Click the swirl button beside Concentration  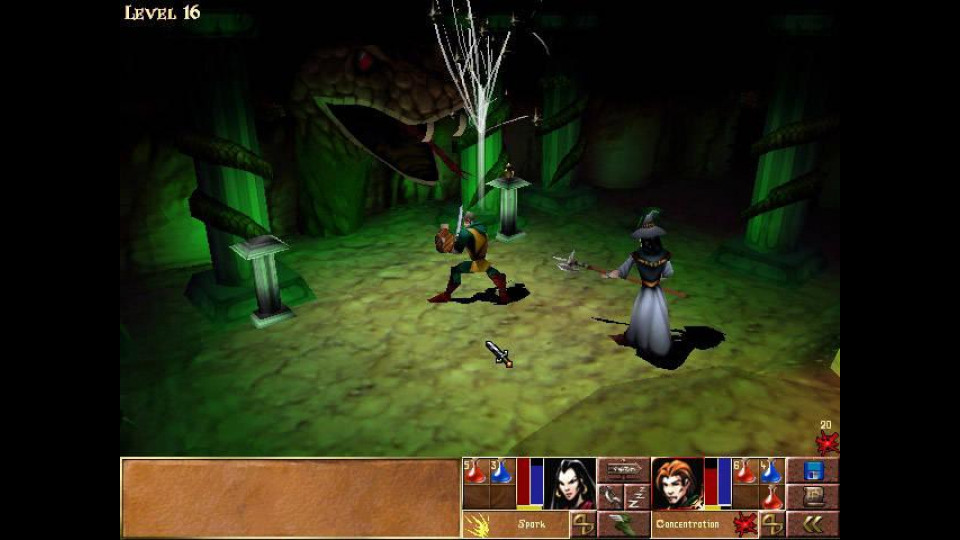(x=772, y=523)
